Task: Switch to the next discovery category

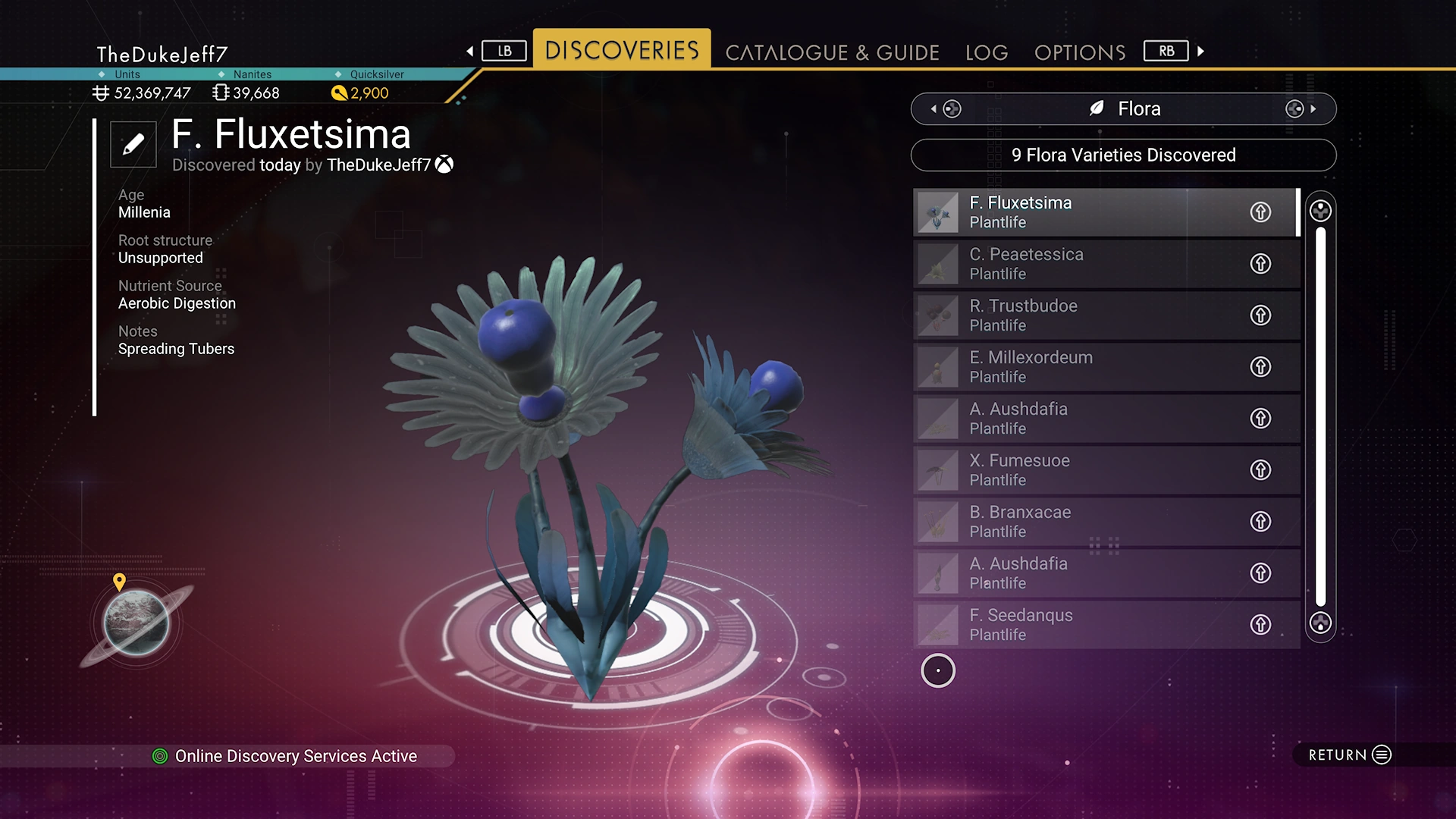Action: click(x=1301, y=109)
